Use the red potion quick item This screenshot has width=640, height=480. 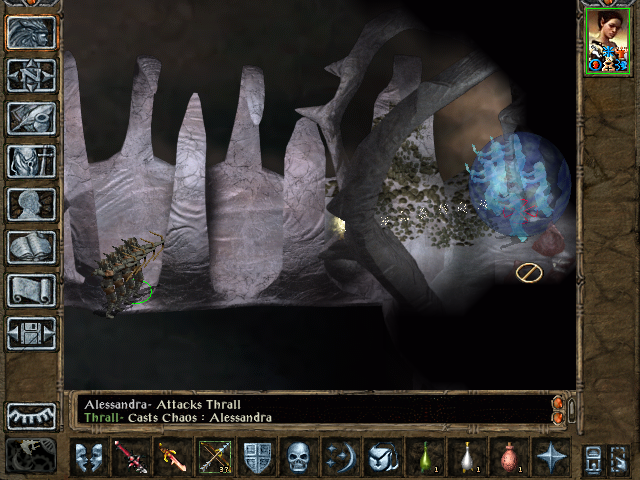coord(508,457)
